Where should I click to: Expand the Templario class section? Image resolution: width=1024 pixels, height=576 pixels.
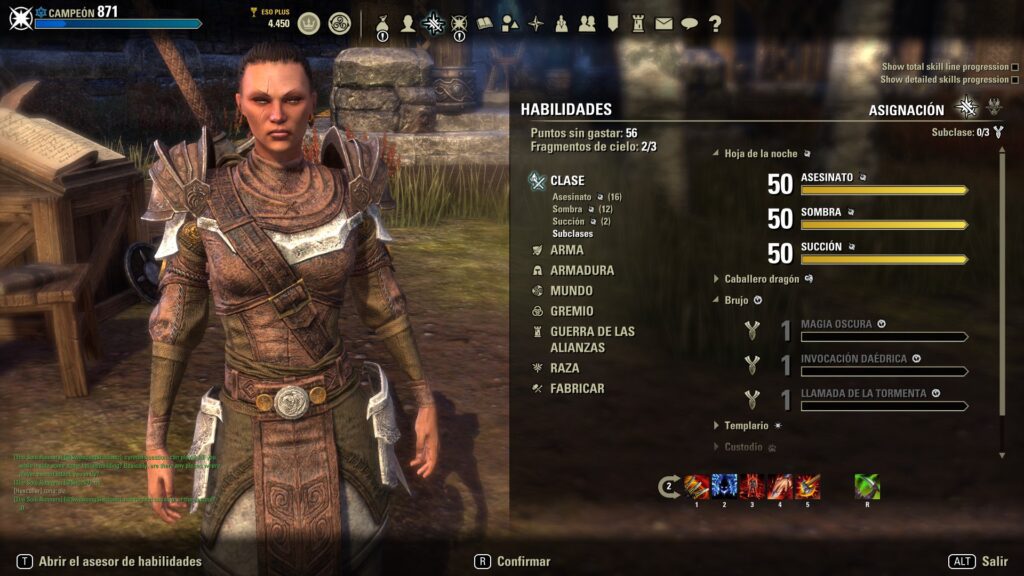click(x=746, y=425)
